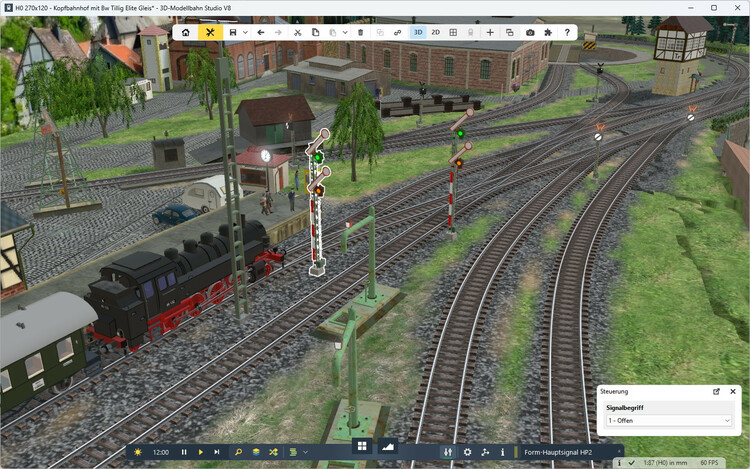Open the home button in the top toolbar
The height and width of the screenshot is (469, 750).
click(186, 32)
